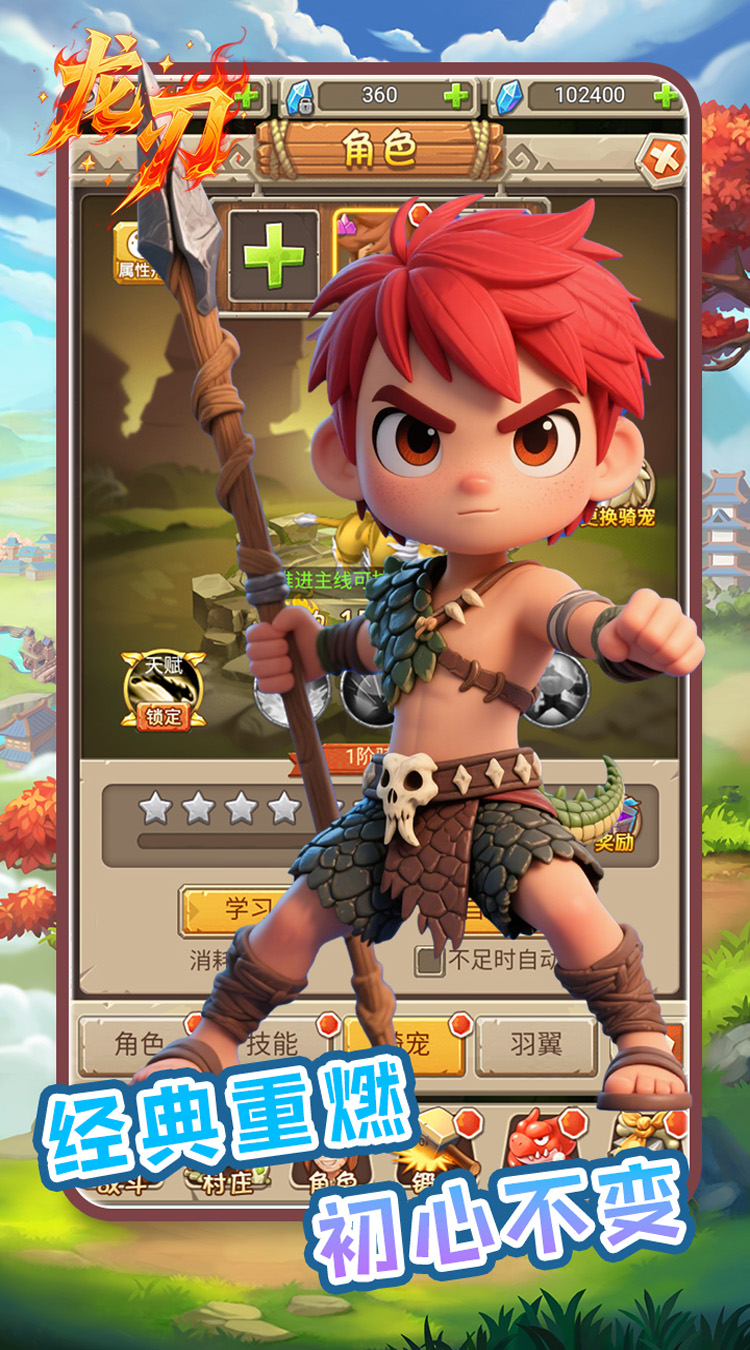Open the red dragon icon in bottom bar
This screenshot has height=1350, width=750.
pyautogui.click(x=536, y=1138)
